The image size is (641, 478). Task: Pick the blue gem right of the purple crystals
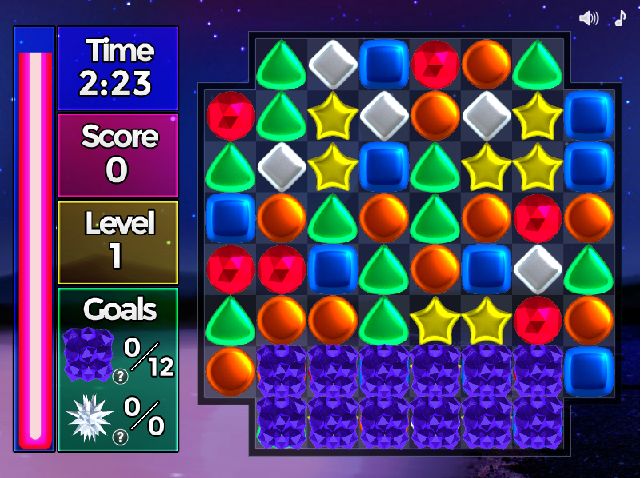(x=589, y=369)
